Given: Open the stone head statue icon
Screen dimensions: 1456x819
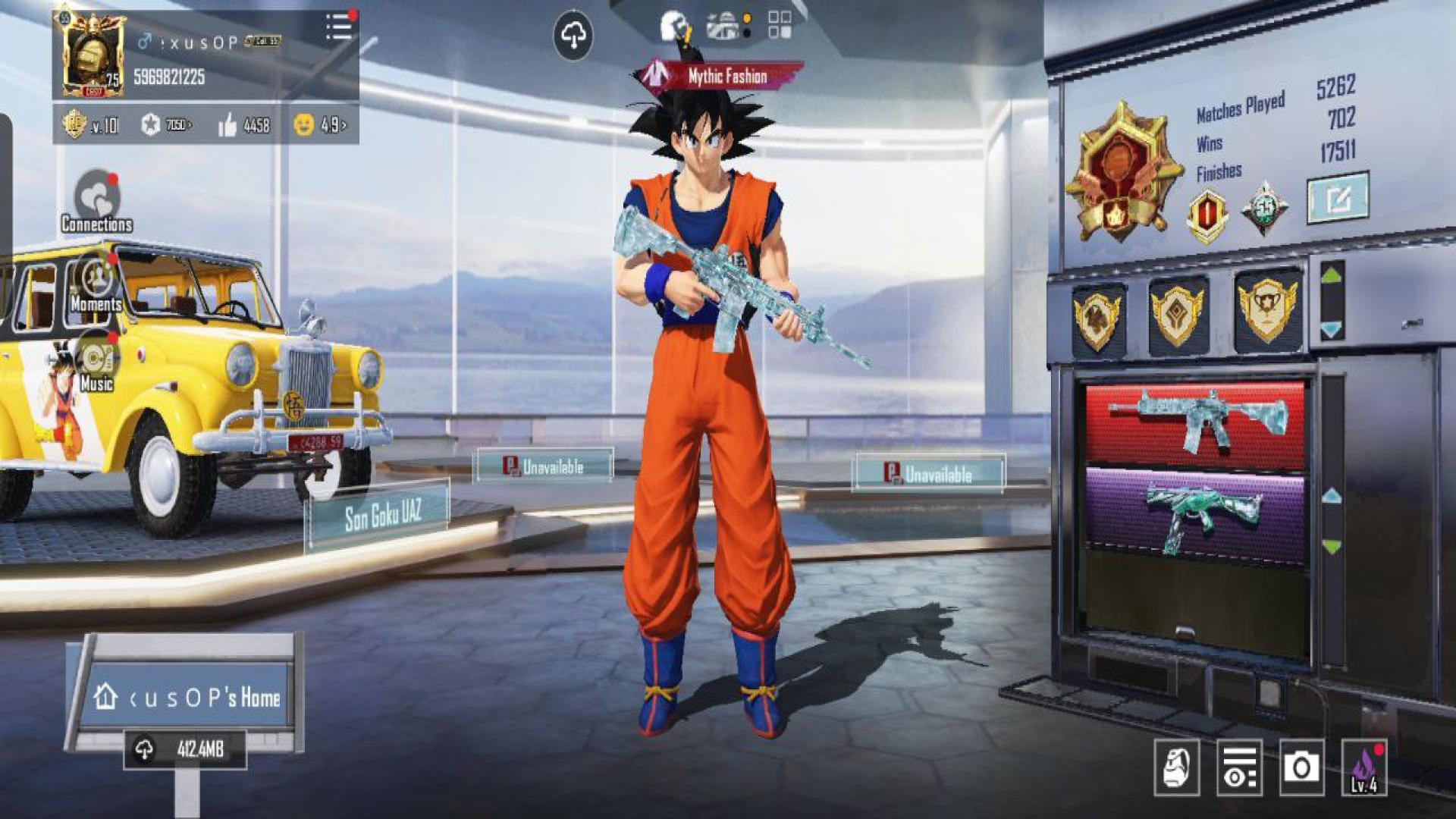Looking at the screenshot, I should [x=1176, y=767].
